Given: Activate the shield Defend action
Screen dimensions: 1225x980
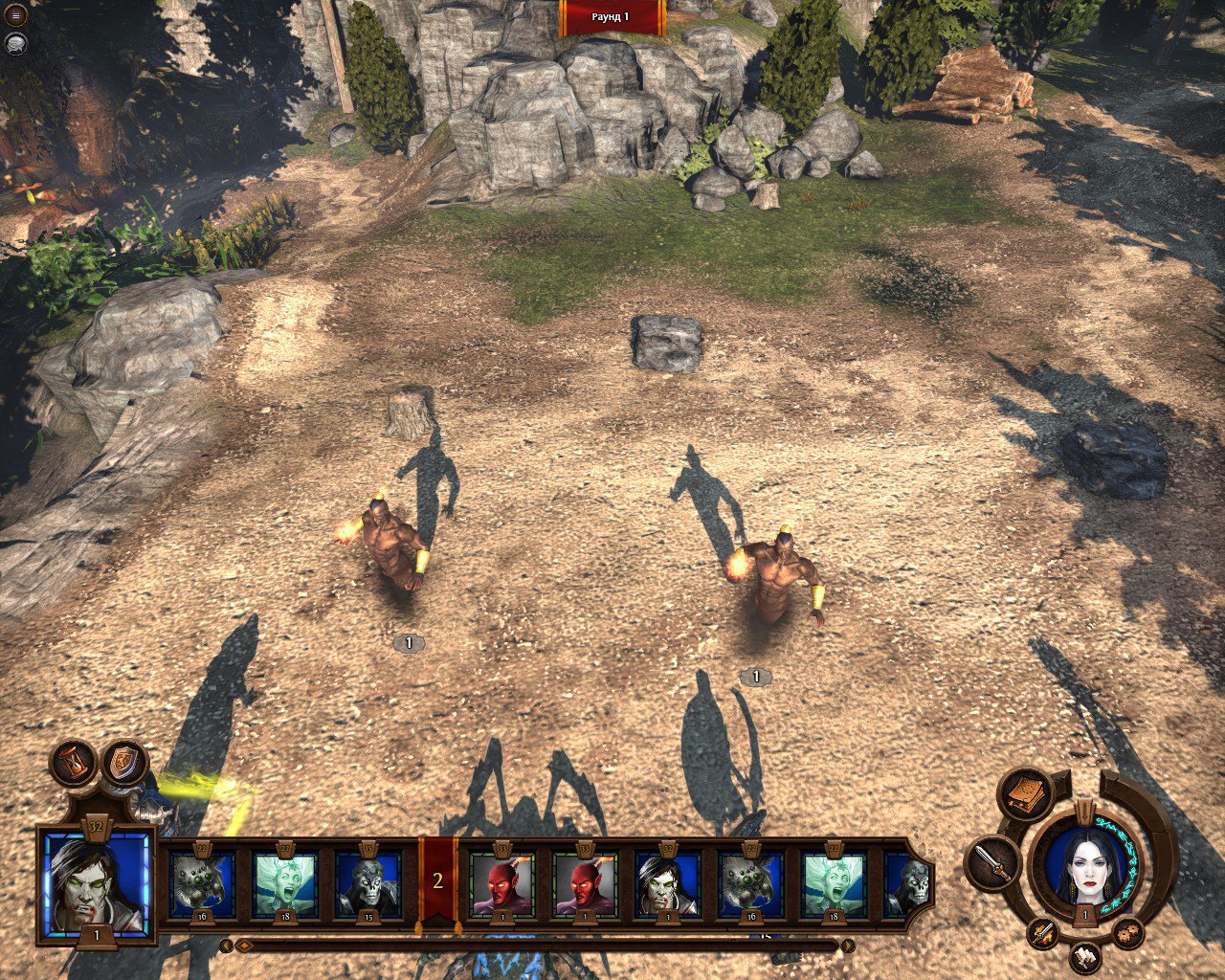Looking at the screenshot, I should 125,763.
